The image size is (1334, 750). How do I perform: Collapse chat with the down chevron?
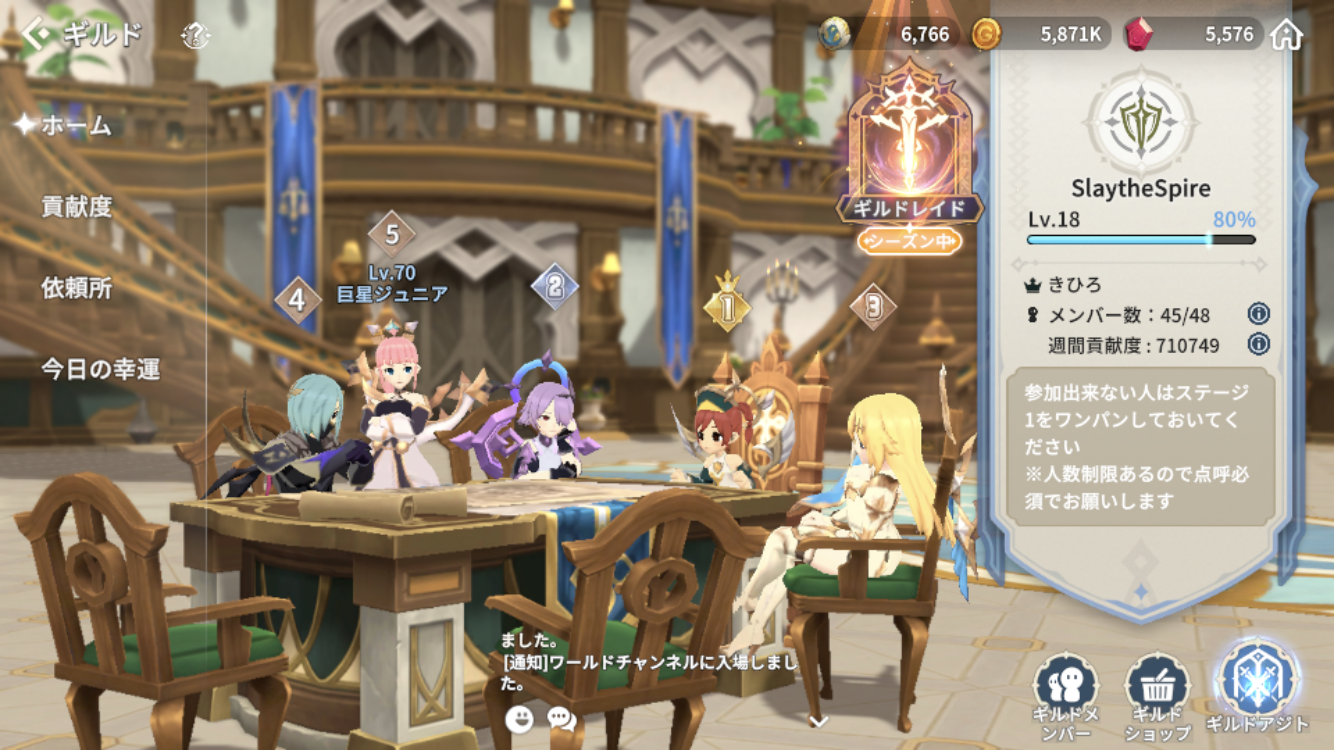(818, 720)
